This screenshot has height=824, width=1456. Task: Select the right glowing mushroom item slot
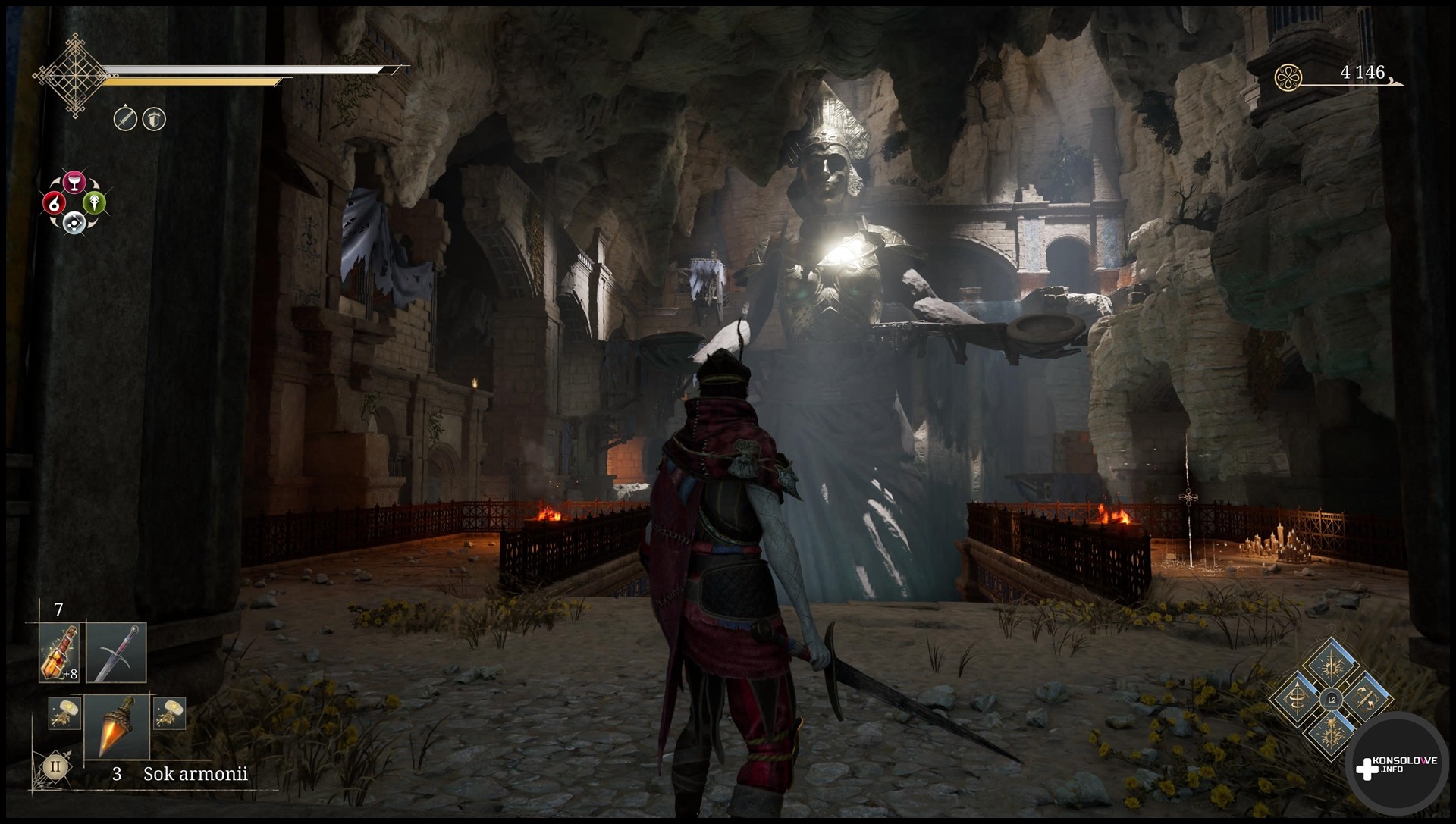169,713
